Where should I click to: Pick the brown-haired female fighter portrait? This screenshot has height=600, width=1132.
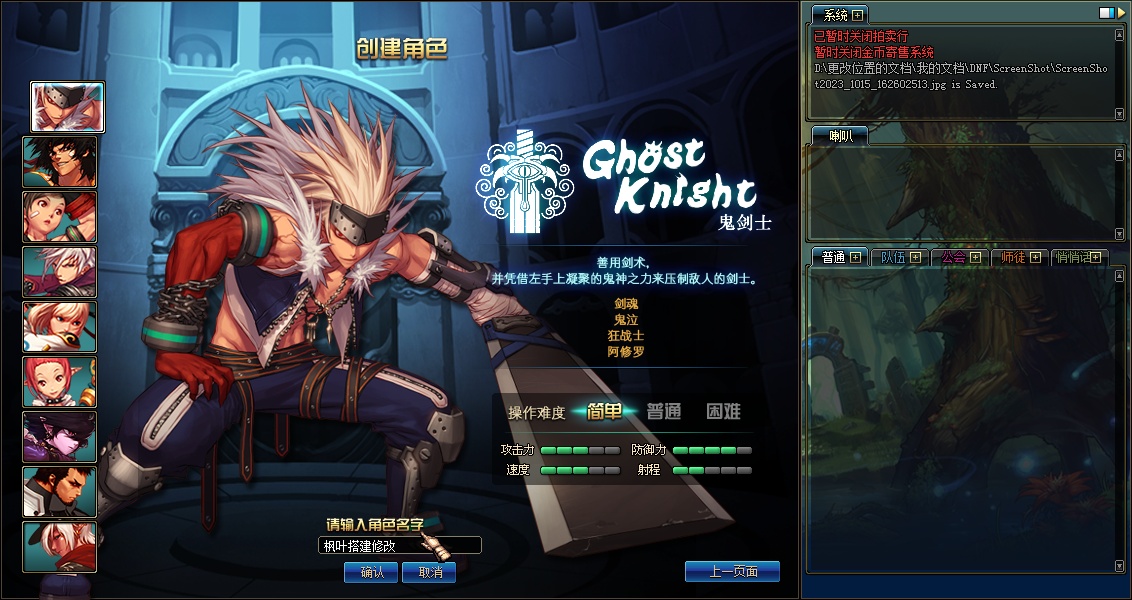click(60, 217)
